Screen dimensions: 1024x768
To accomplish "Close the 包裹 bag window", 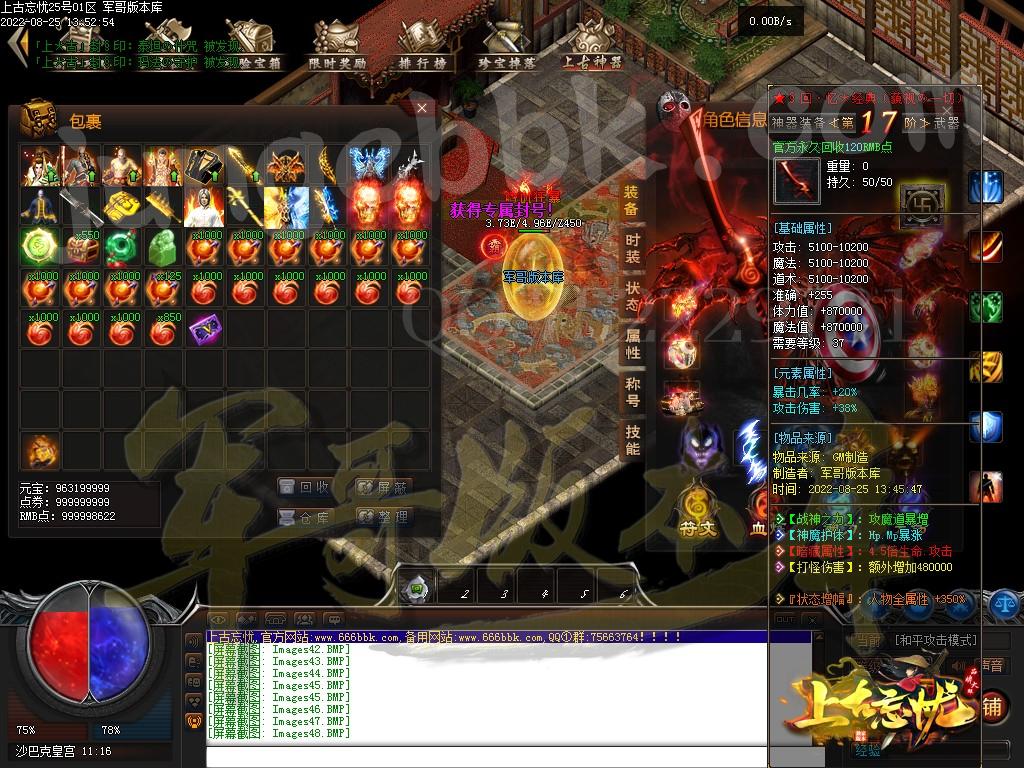I will pyautogui.click(x=422, y=108).
